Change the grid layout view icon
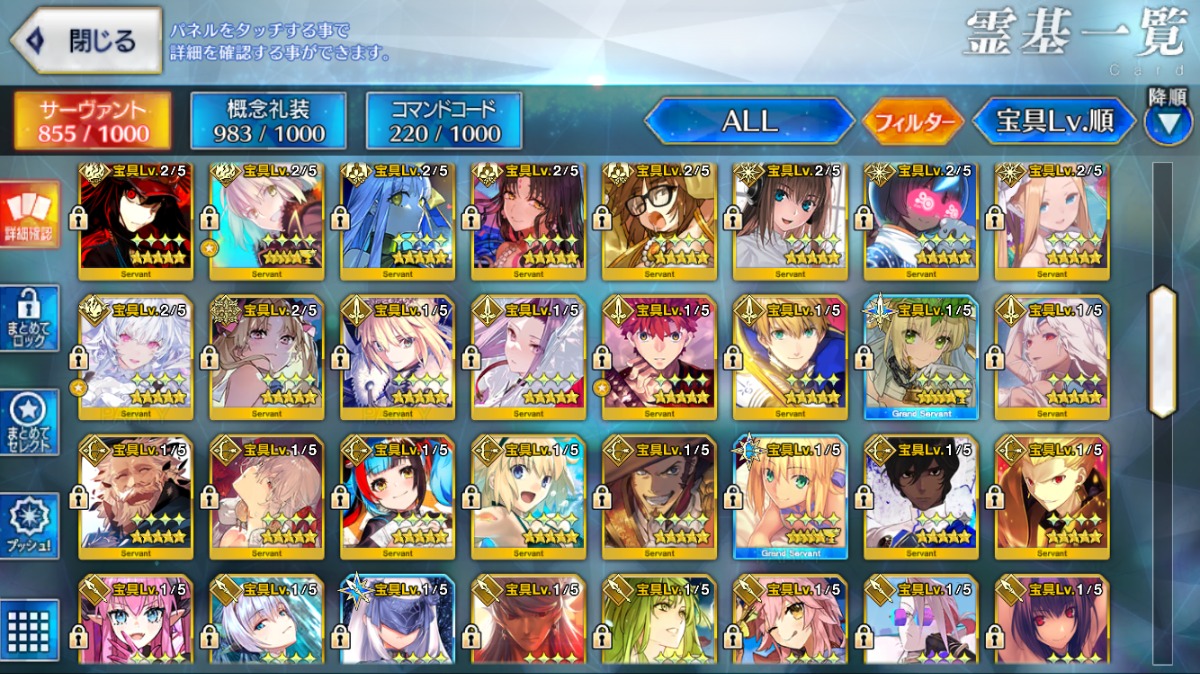1200x674 pixels. tap(30, 628)
